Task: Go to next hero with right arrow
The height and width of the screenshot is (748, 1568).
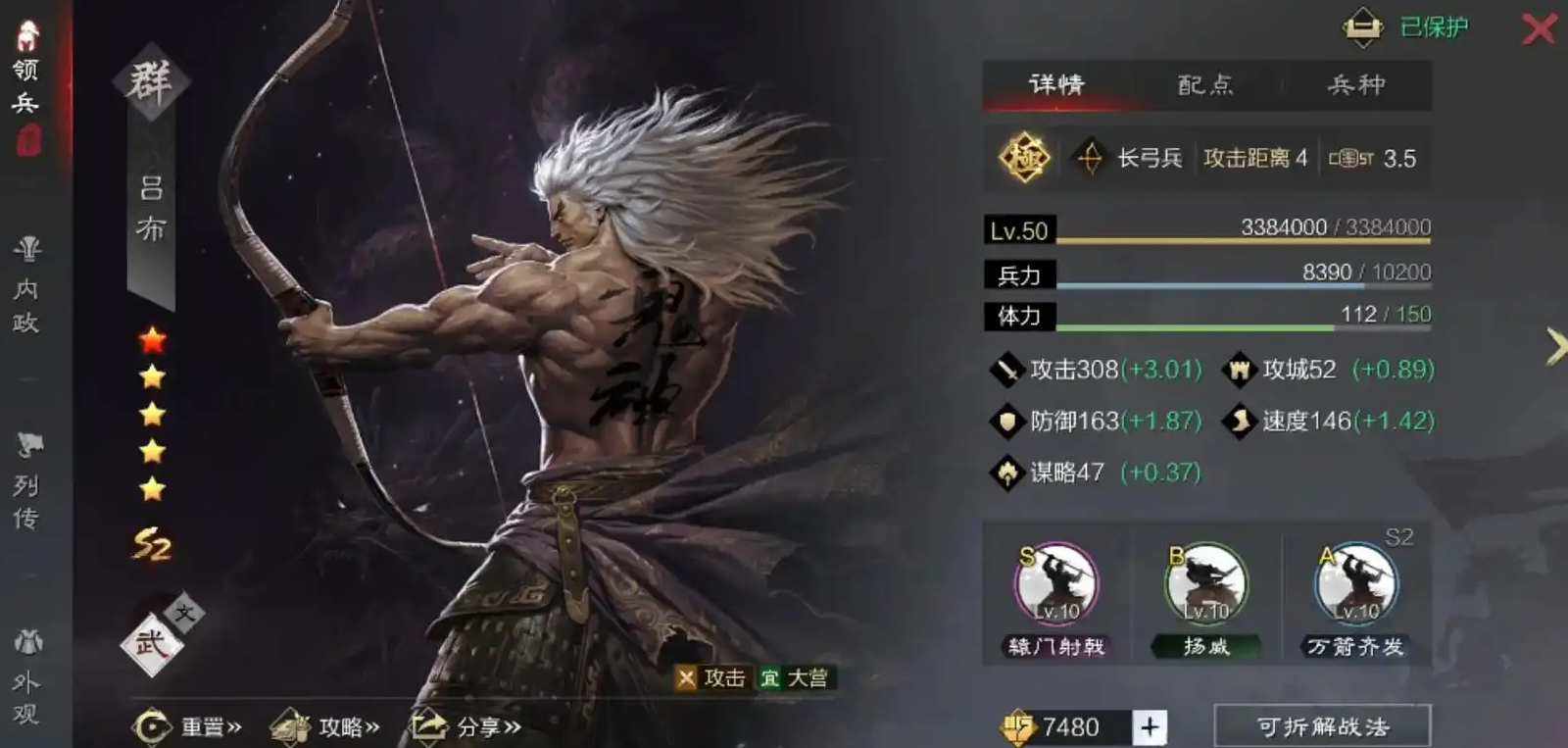Action: [1553, 346]
